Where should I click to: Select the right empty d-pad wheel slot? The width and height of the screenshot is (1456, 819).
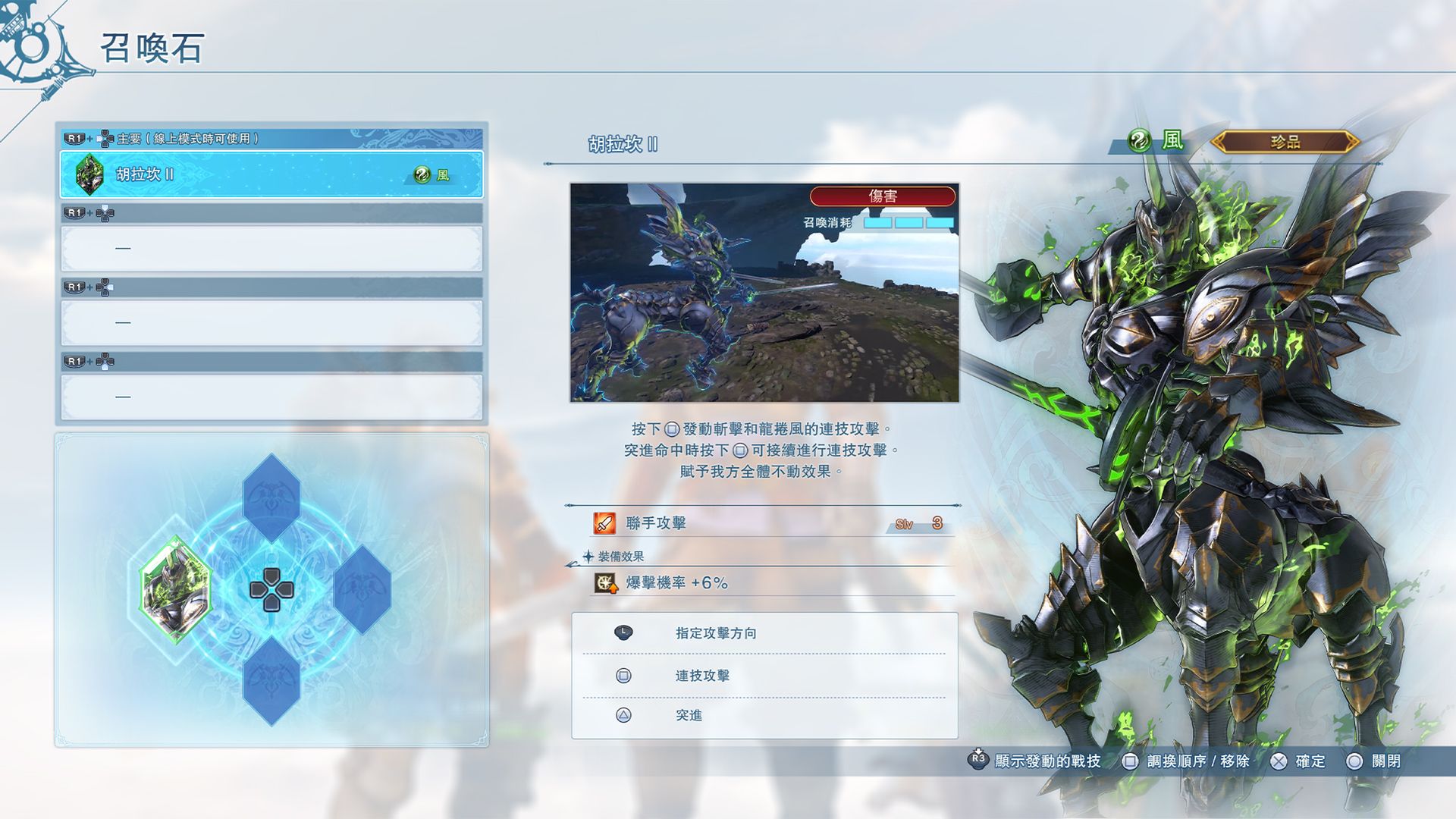362,589
